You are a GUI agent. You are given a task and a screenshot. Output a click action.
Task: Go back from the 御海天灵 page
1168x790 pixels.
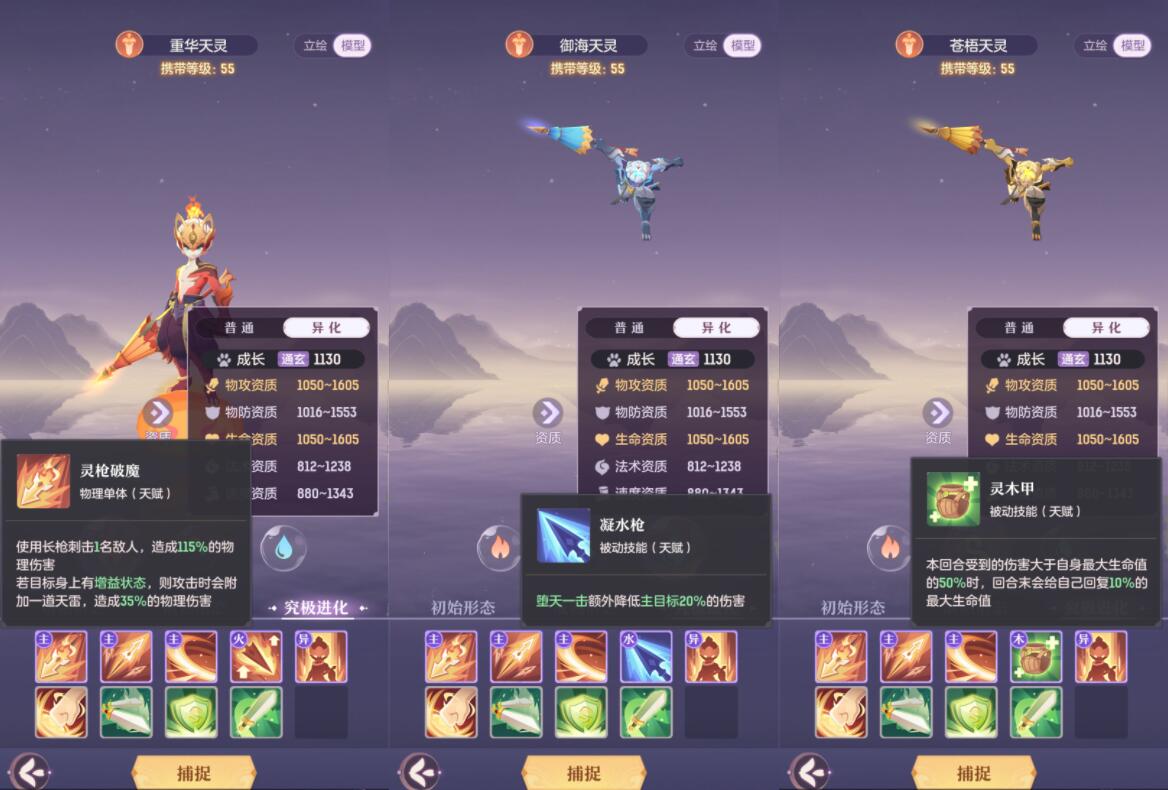pyautogui.click(x=420, y=772)
